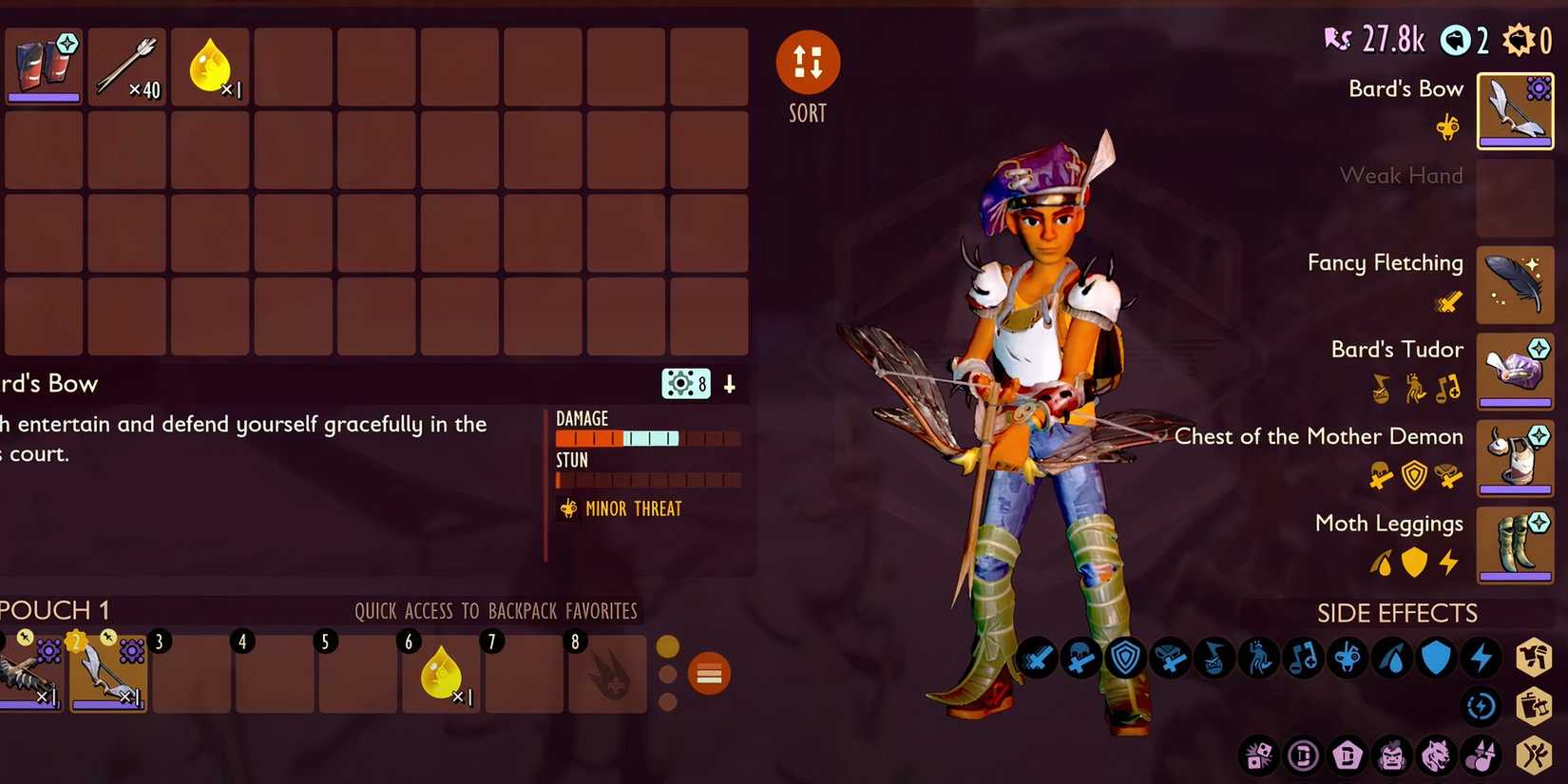Toggle the blue shield side effect
Screen dimensions: 1568x784
[x=1436, y=658]
